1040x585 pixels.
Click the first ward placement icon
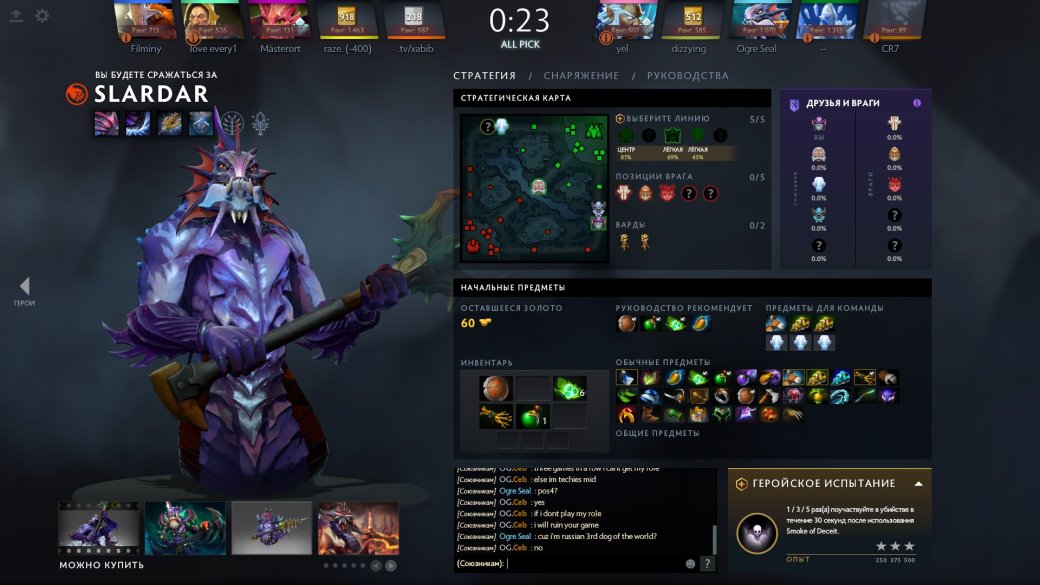tap(624, 240)
